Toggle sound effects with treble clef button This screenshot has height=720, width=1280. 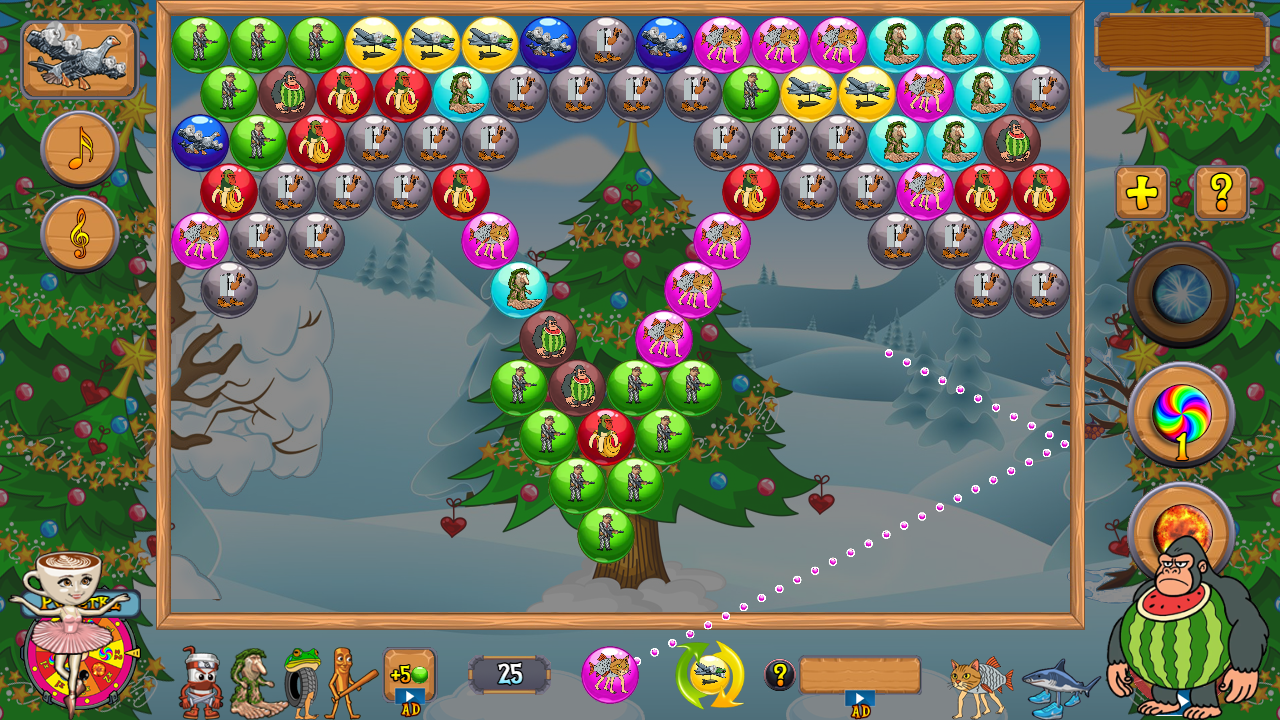tap(80, 234)
